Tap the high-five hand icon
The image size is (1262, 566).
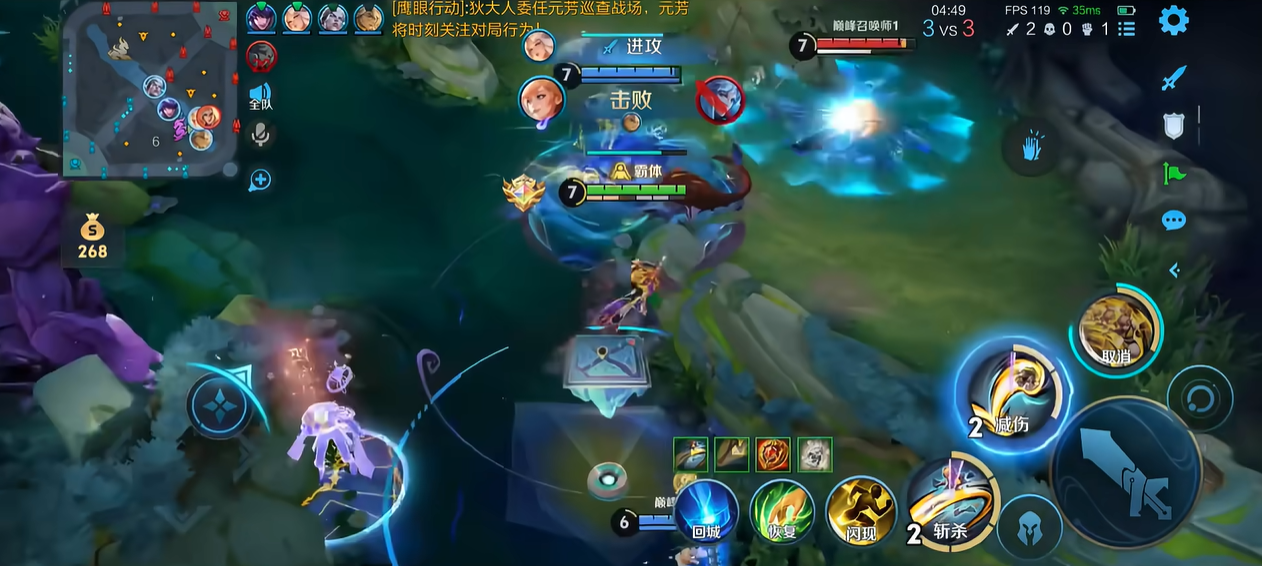[1033, 148]
